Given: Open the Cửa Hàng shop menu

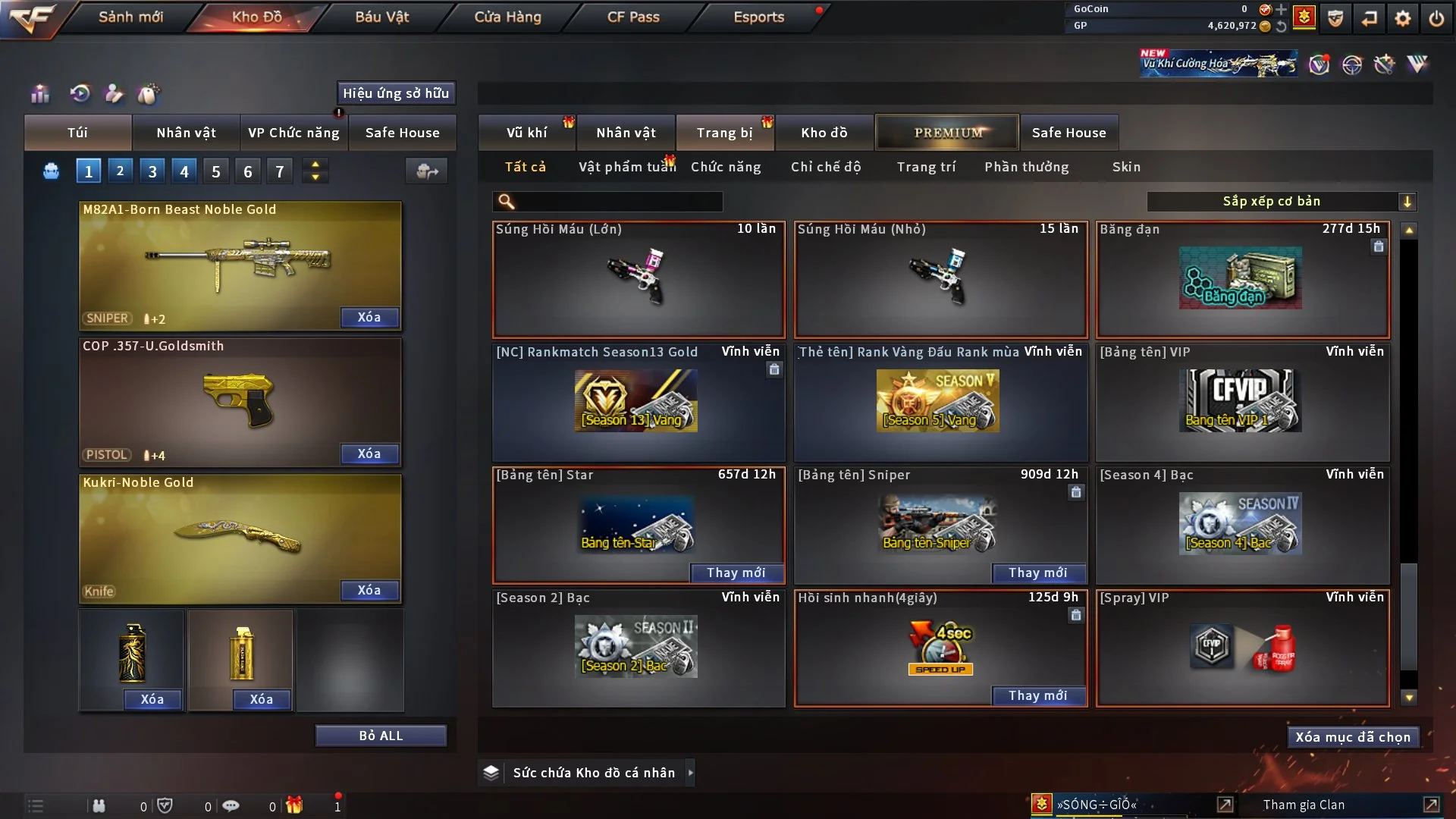Looking at the screenshot, I should pos(507,17).
